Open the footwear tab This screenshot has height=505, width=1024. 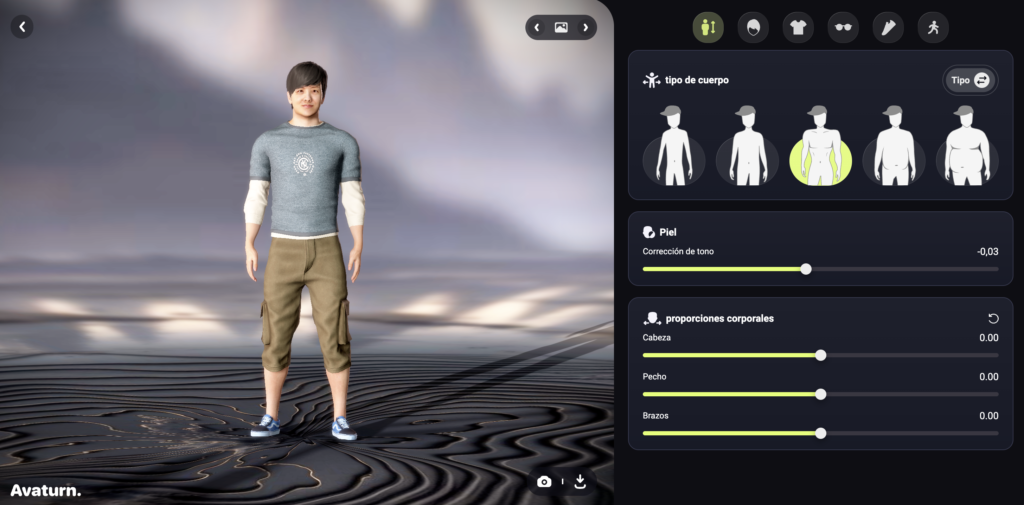(888, 28)
